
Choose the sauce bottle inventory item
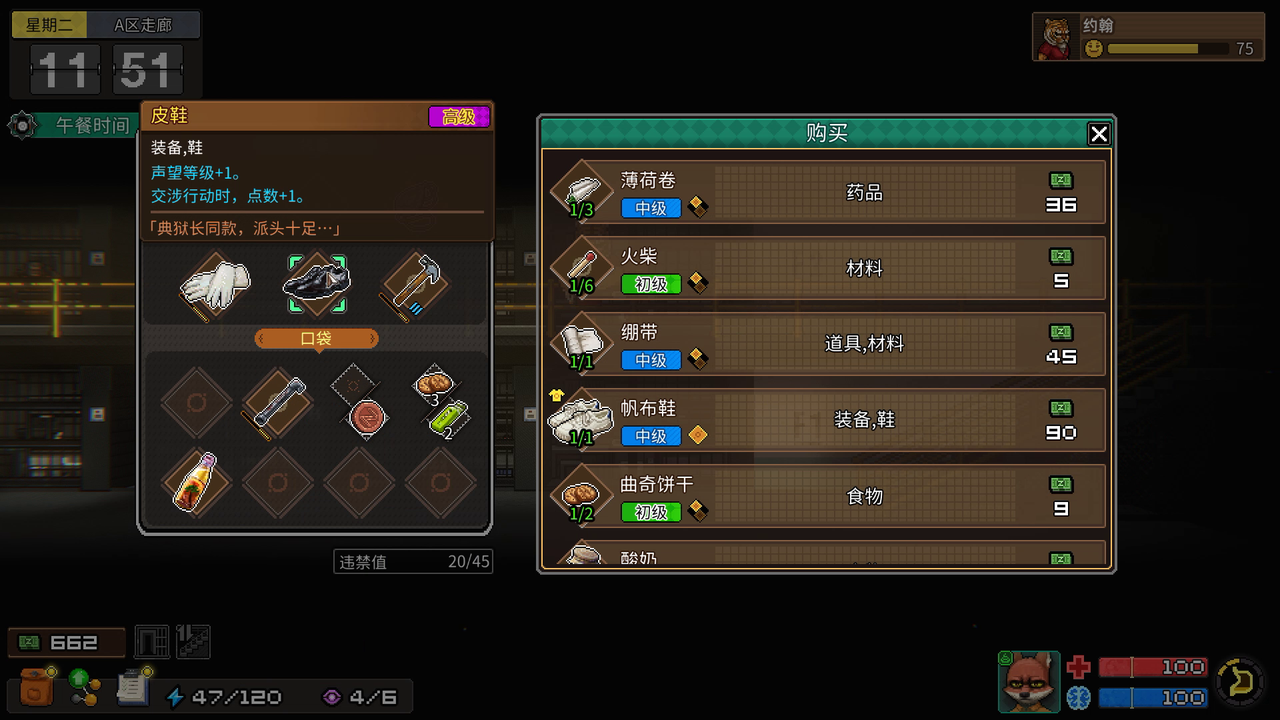196,482
